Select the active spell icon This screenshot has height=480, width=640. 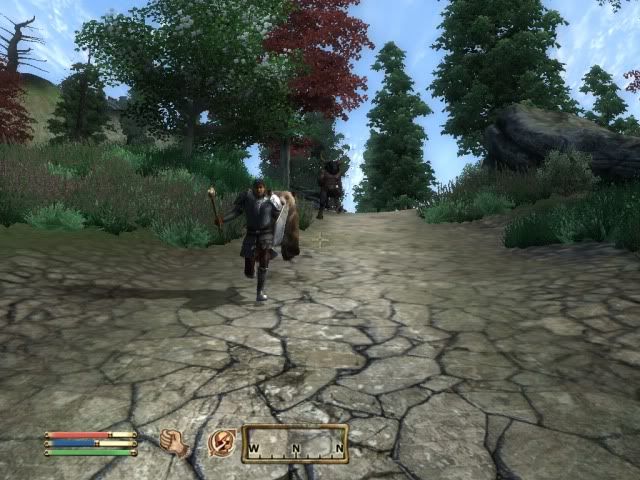coord(222,442)
